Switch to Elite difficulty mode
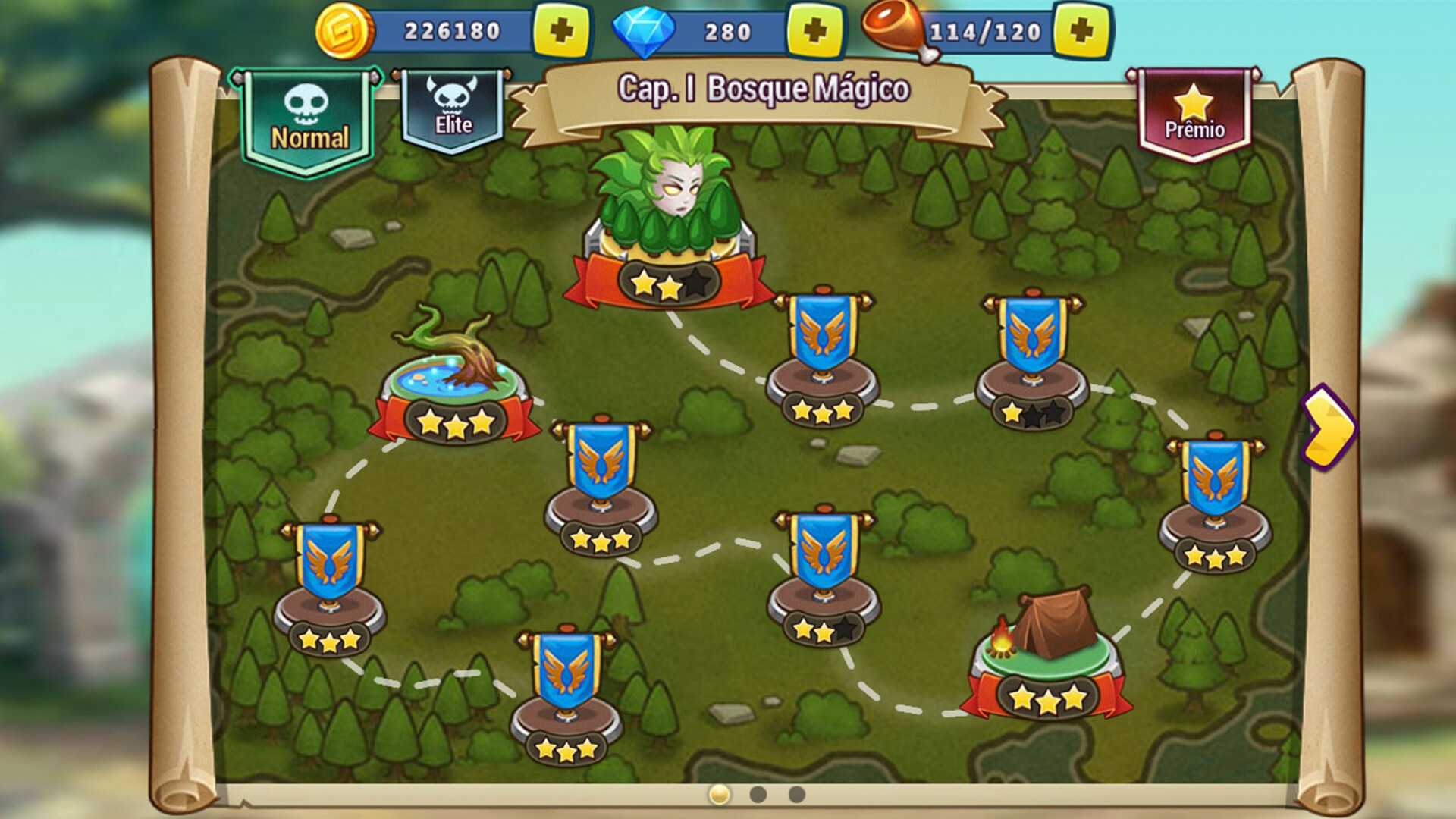 click(x=453, y=106)
